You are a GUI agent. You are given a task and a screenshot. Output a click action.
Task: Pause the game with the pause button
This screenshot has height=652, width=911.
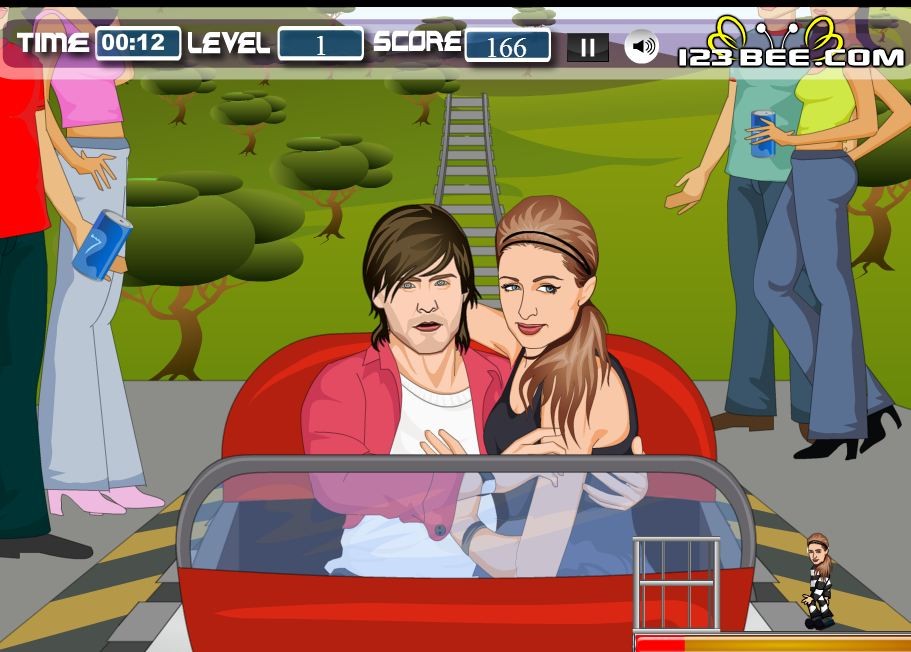tap(588, 47)
